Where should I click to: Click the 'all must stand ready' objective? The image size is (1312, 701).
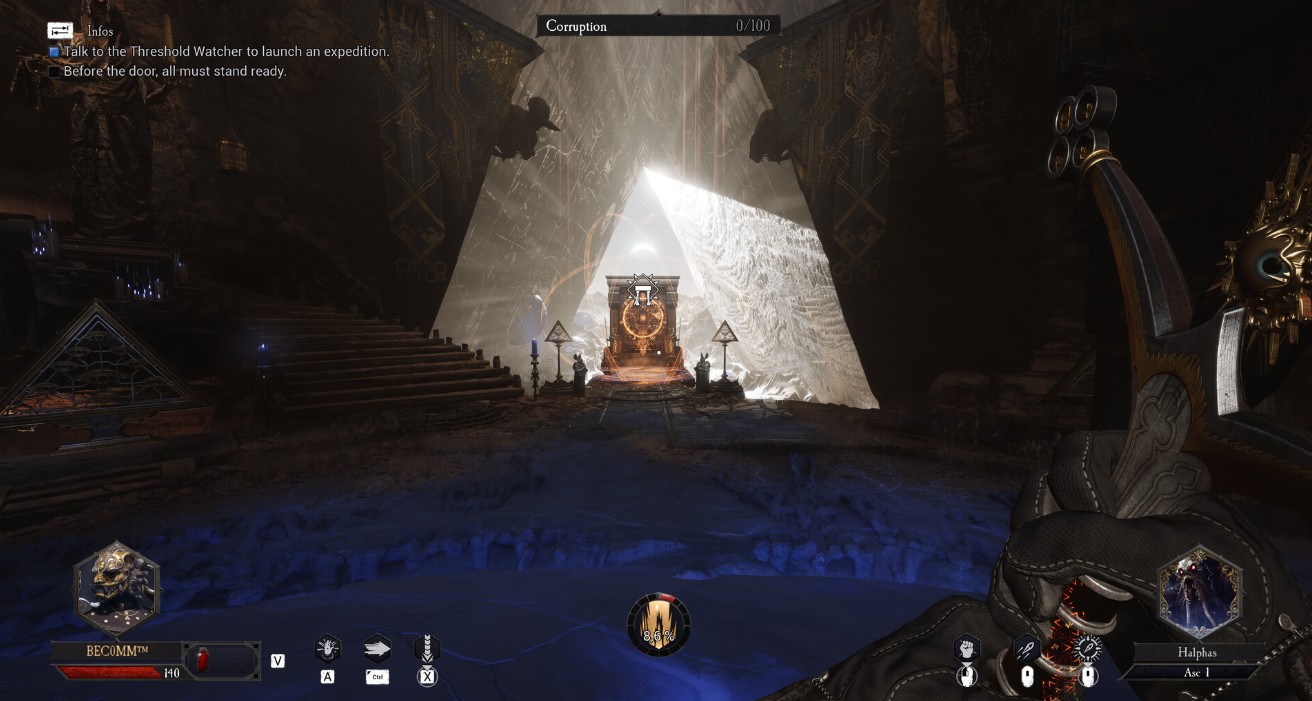175,71
